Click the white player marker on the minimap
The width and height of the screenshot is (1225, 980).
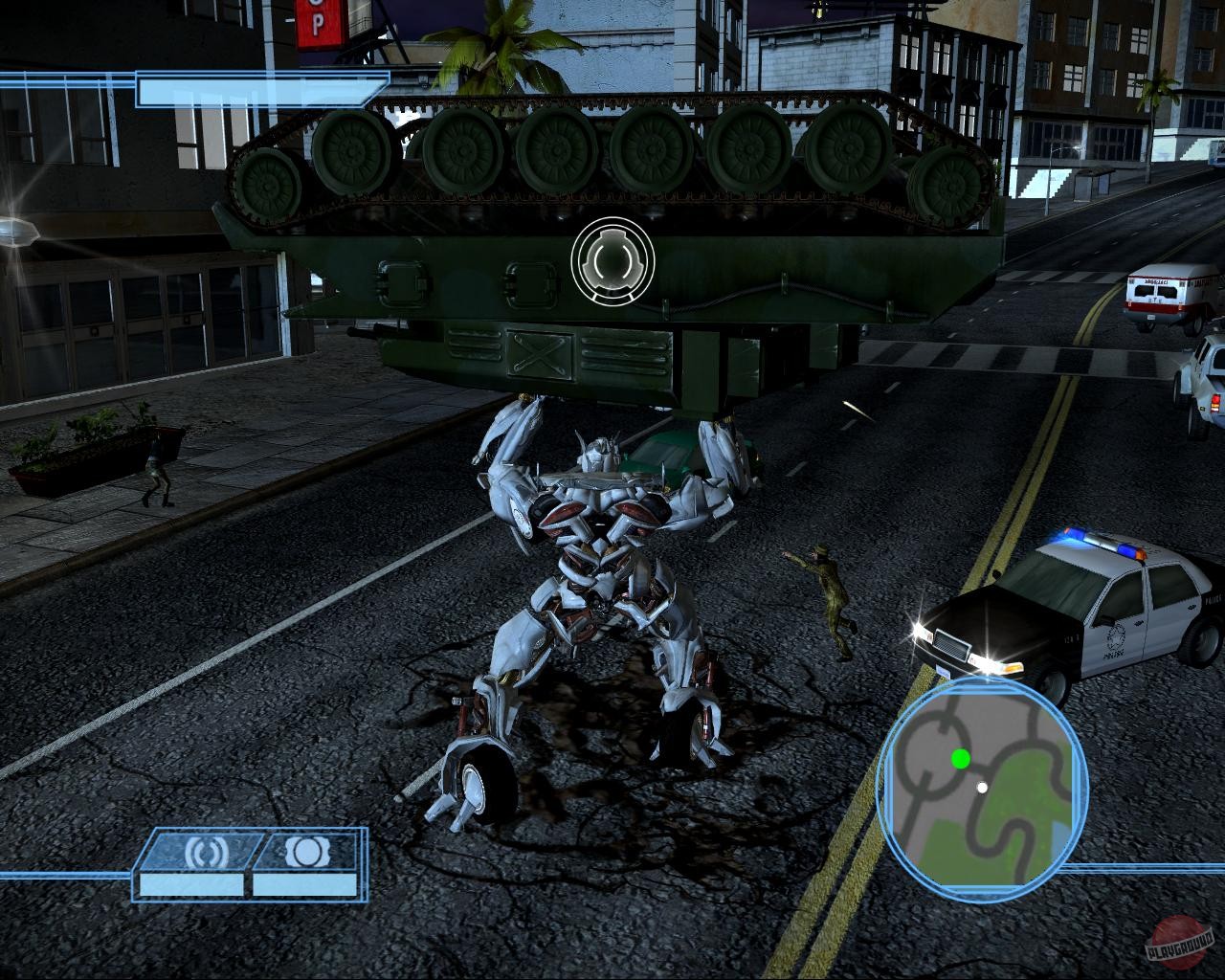982,788
